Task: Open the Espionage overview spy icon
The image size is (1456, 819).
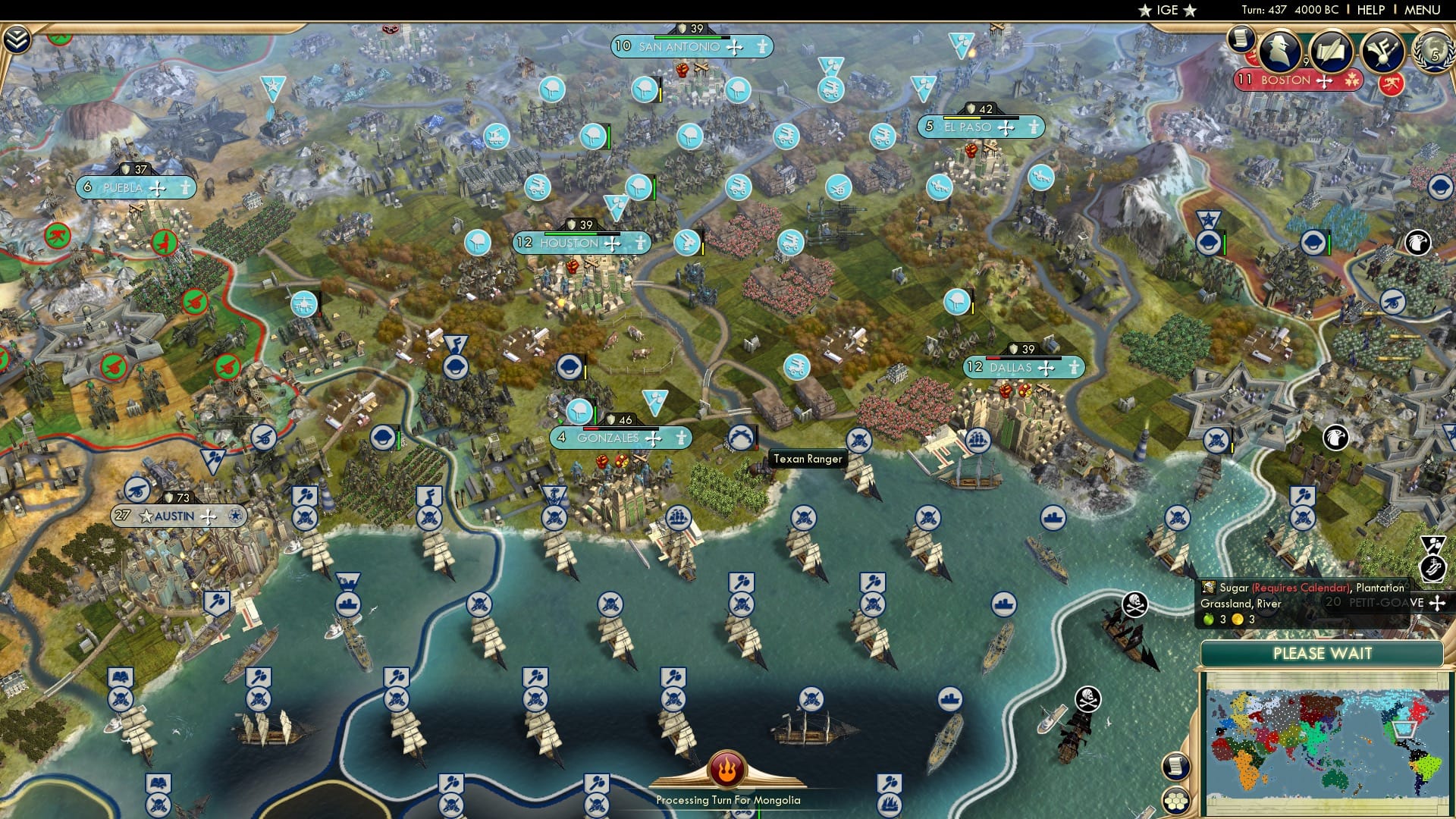Action: 1279,50
